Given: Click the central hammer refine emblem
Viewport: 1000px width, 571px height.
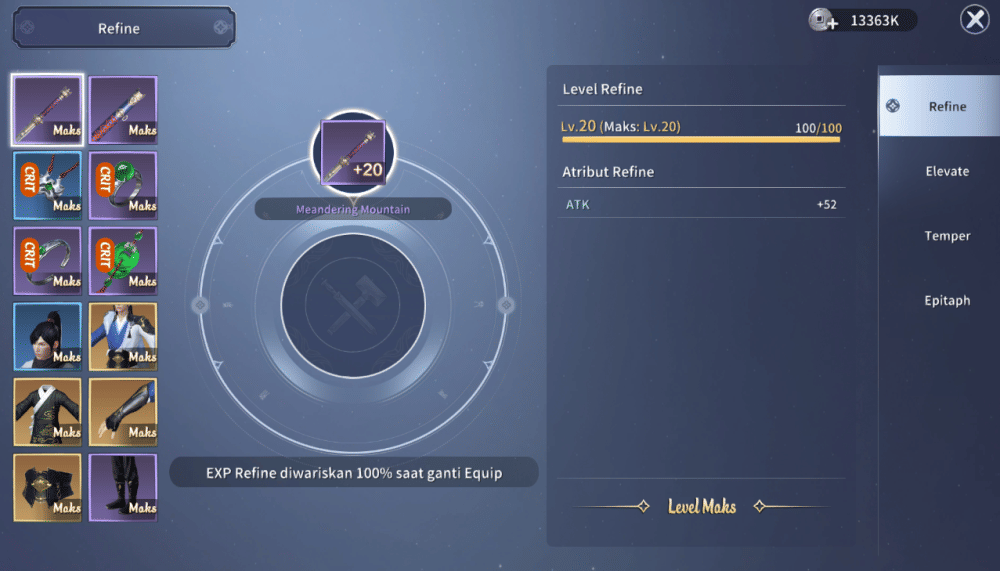Looking at the screenshot, I should [353, 306].
